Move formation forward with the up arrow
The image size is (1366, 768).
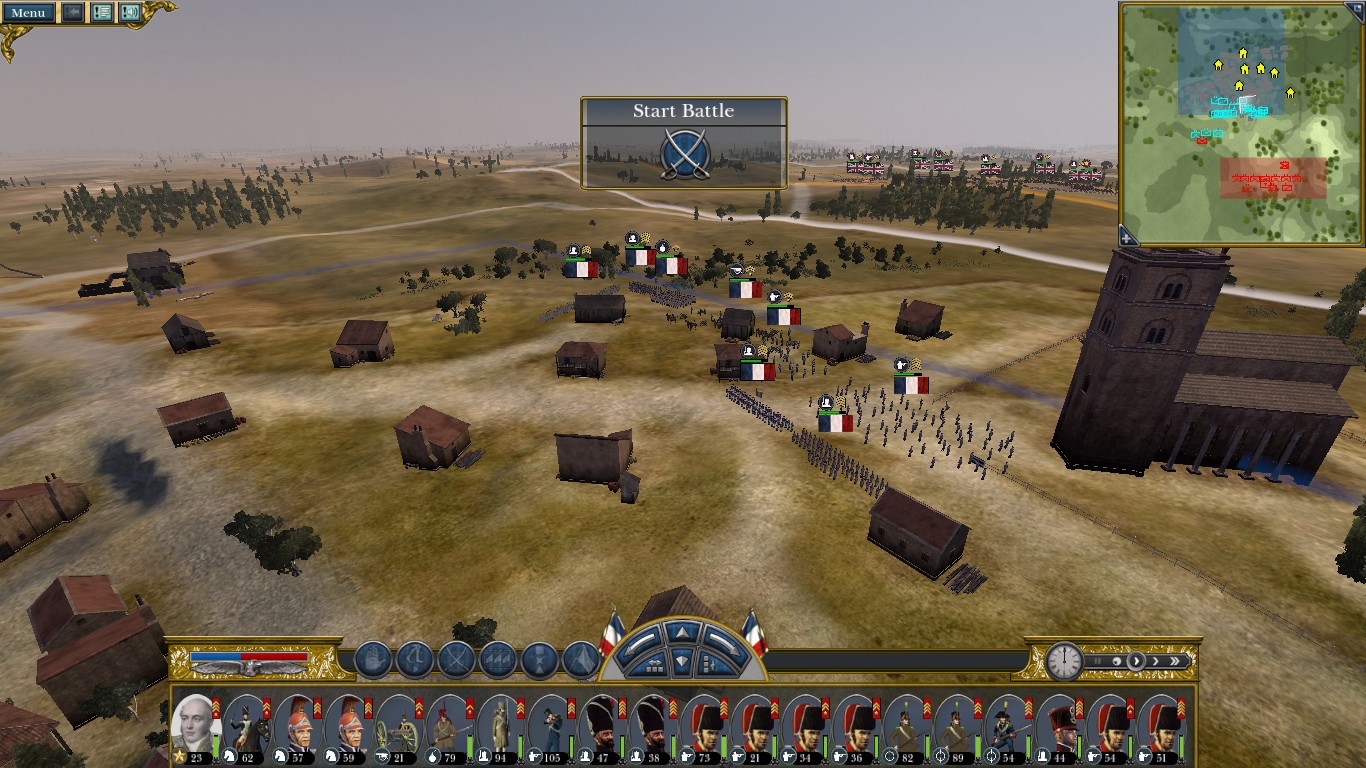(x=682, y=632)
